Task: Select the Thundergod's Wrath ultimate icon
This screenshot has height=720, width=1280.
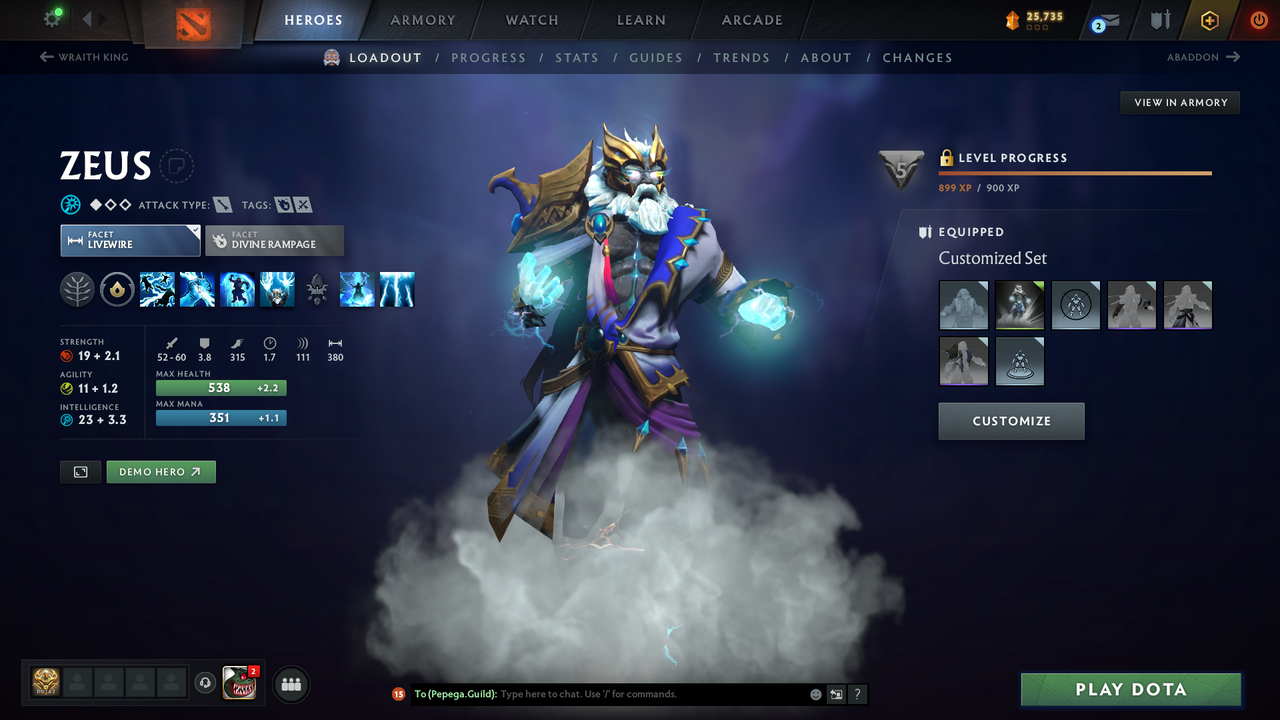Action: coord(397,289)
